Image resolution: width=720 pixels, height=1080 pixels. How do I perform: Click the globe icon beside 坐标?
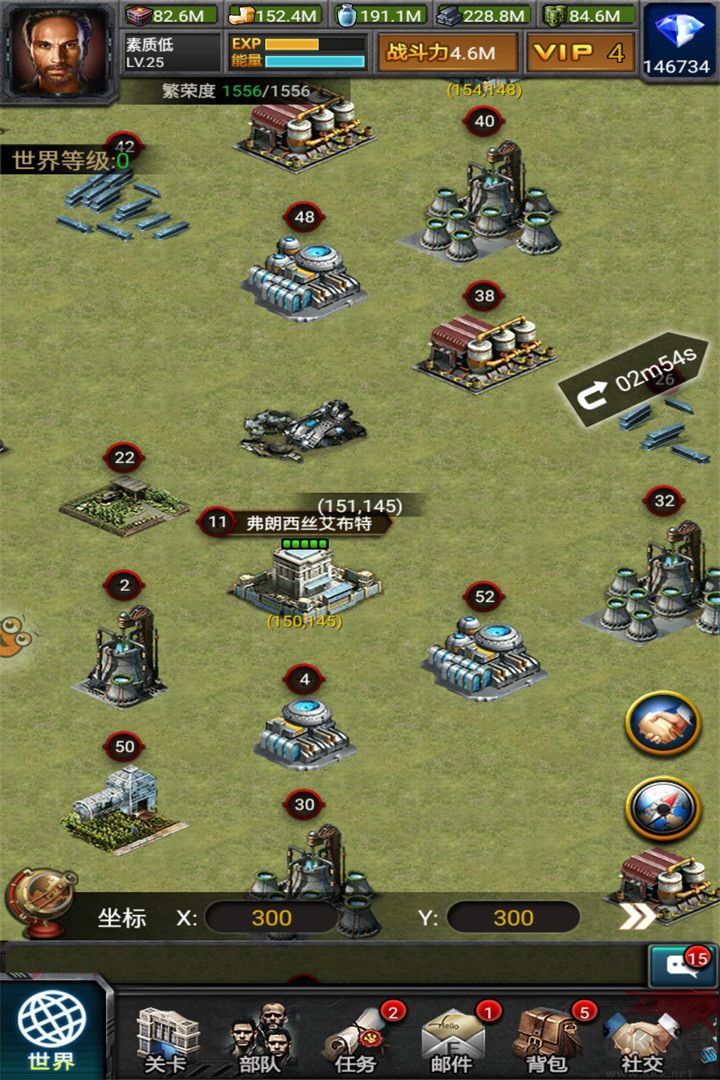(x=42, y=902)
